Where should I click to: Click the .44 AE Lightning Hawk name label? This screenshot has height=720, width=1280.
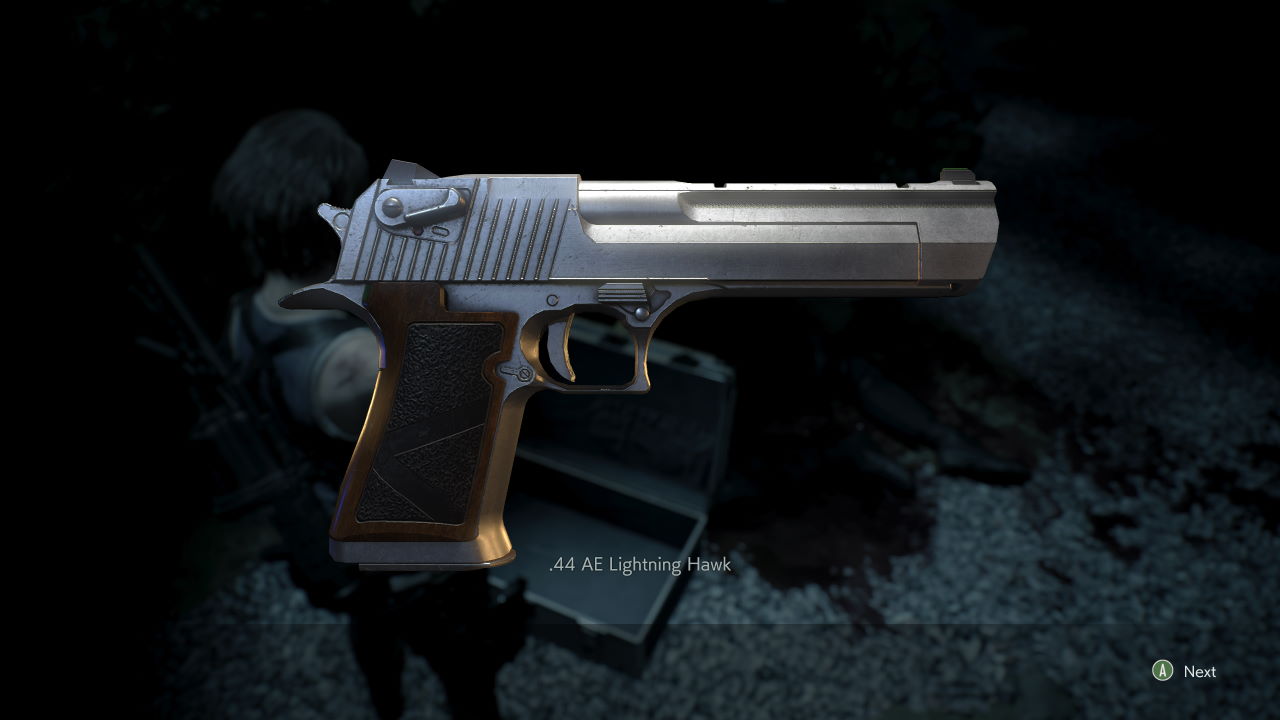coord(640,565)
